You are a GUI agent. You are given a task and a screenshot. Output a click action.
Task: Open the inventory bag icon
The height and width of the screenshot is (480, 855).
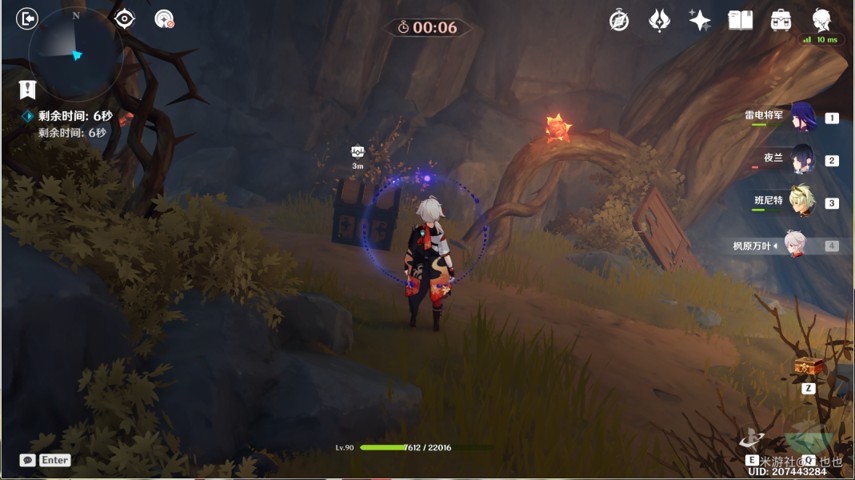tap(781, 20)
